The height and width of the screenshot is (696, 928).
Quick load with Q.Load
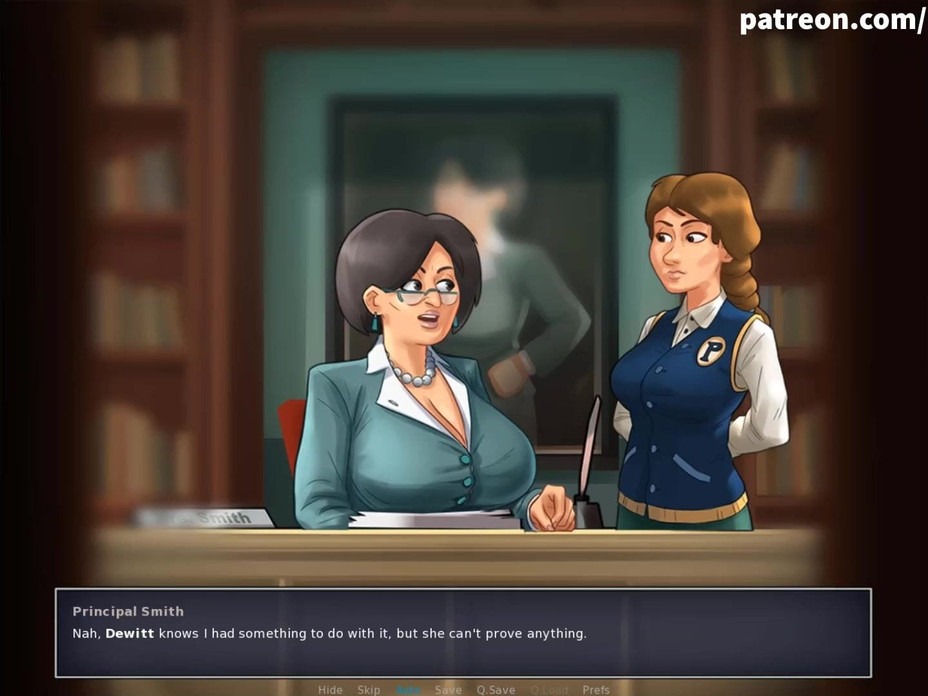(549, 690)
